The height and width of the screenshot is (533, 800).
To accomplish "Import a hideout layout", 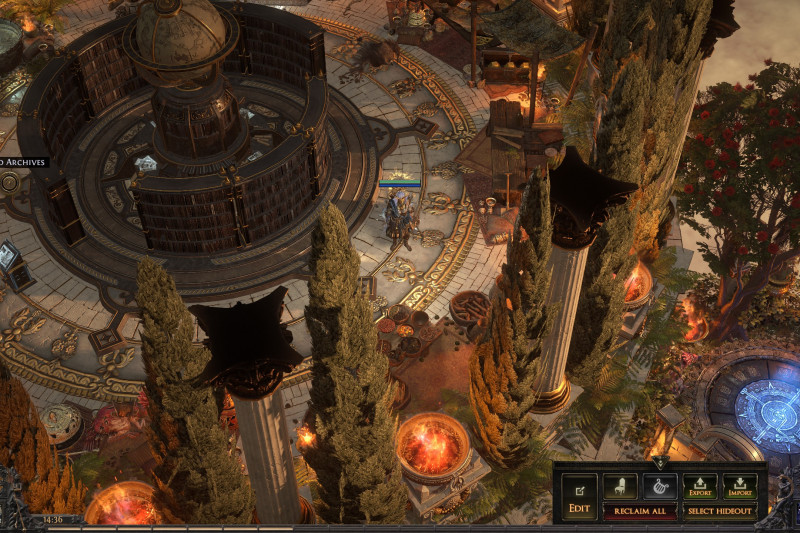I will 740,487.
